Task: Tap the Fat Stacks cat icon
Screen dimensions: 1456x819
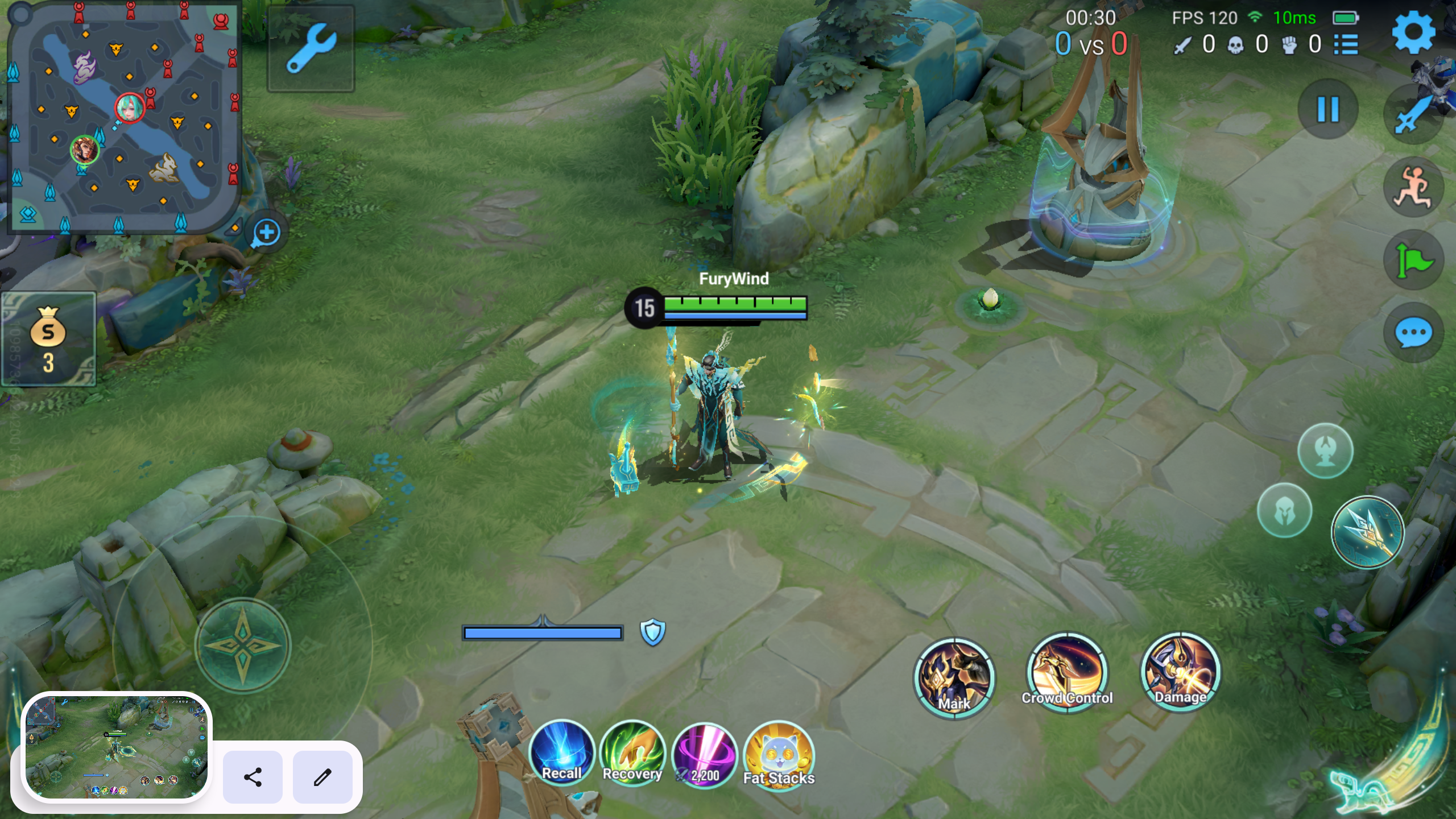Action: tap(779, 755)
